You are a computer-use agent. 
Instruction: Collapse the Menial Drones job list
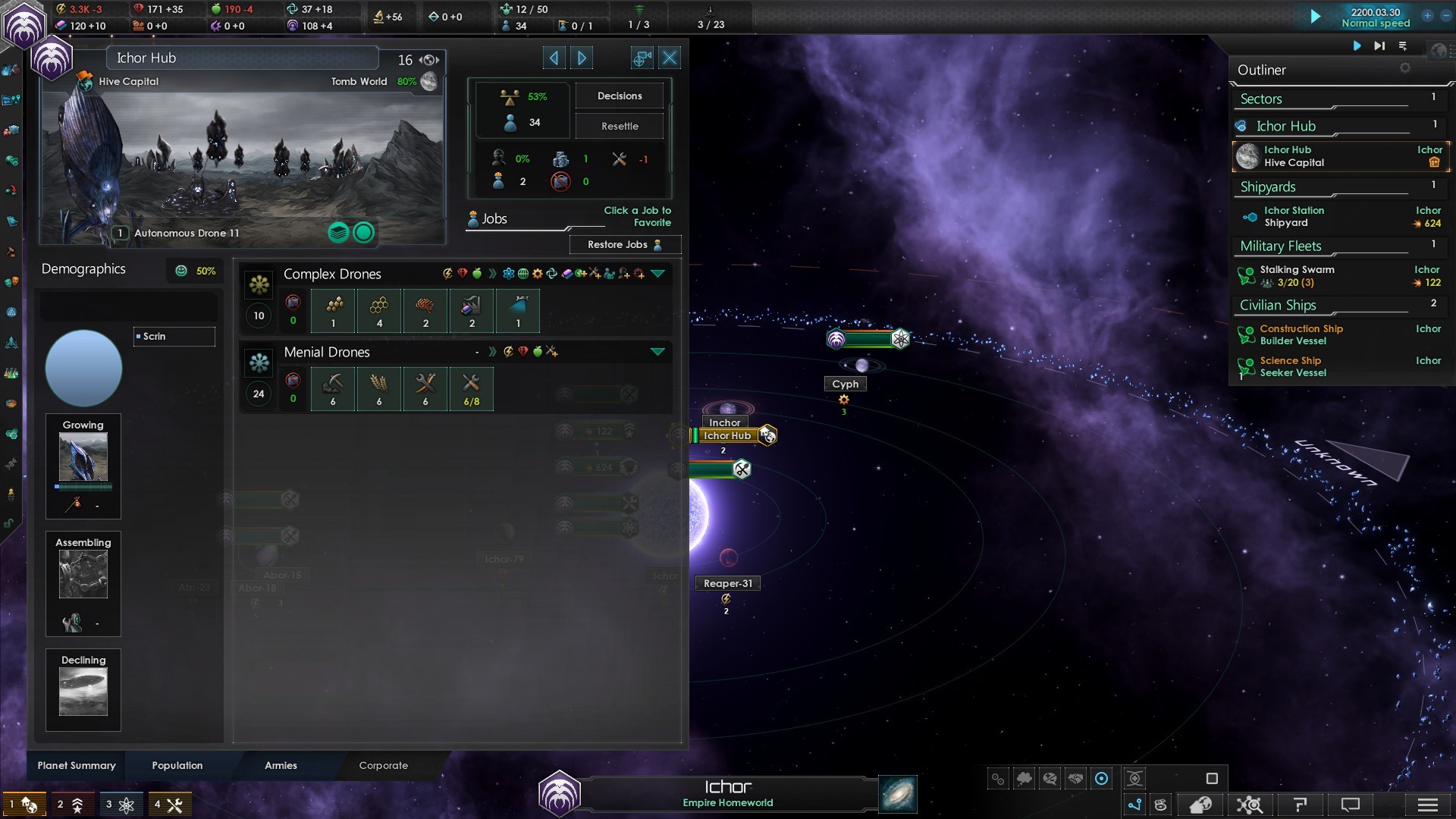pyautogui.click(x=657, y=352)
